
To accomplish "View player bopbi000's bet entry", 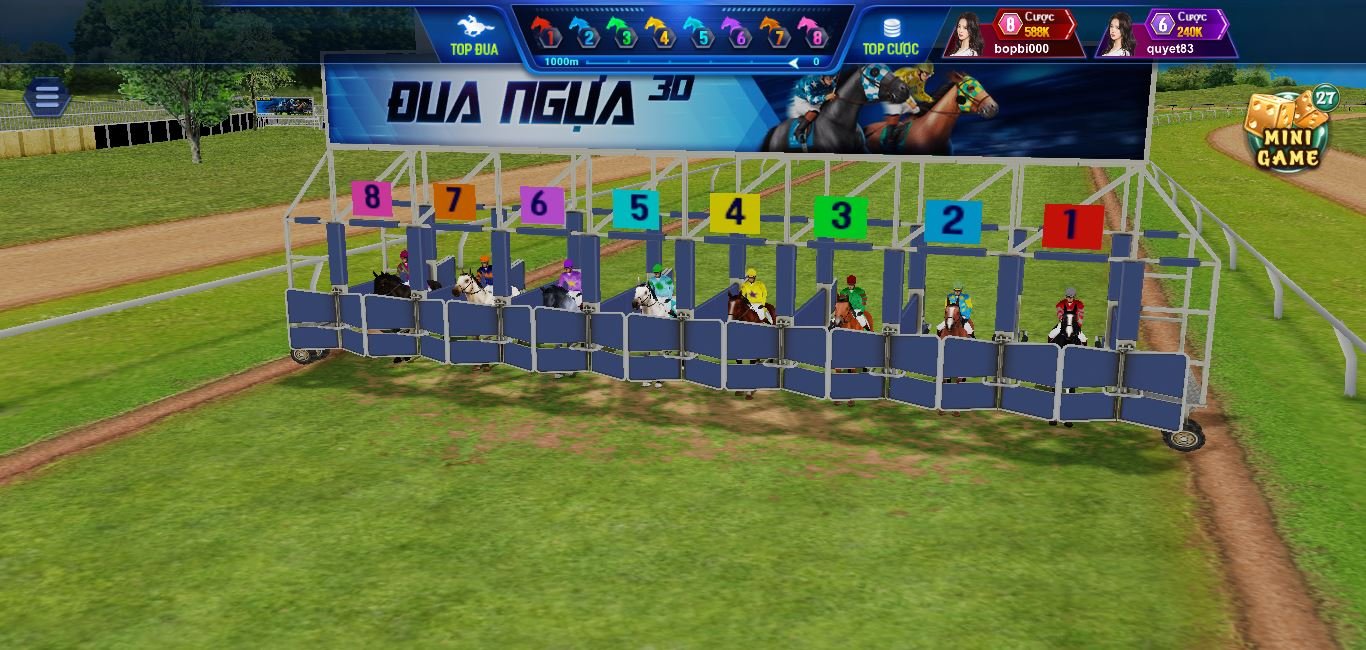I will pyautogui.click(x=1014, y=33).
